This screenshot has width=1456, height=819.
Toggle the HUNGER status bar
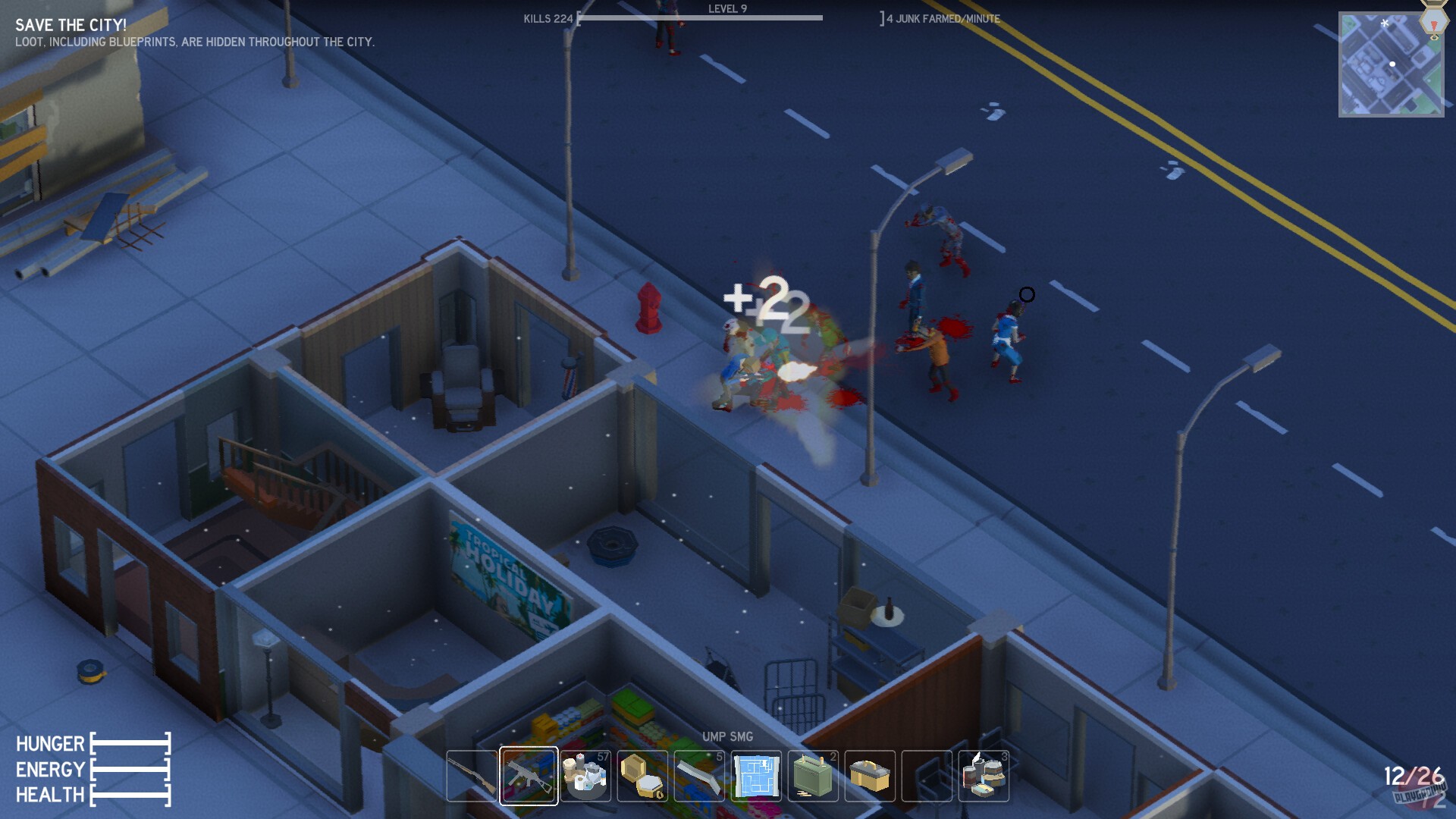click(x=129, y=744)
